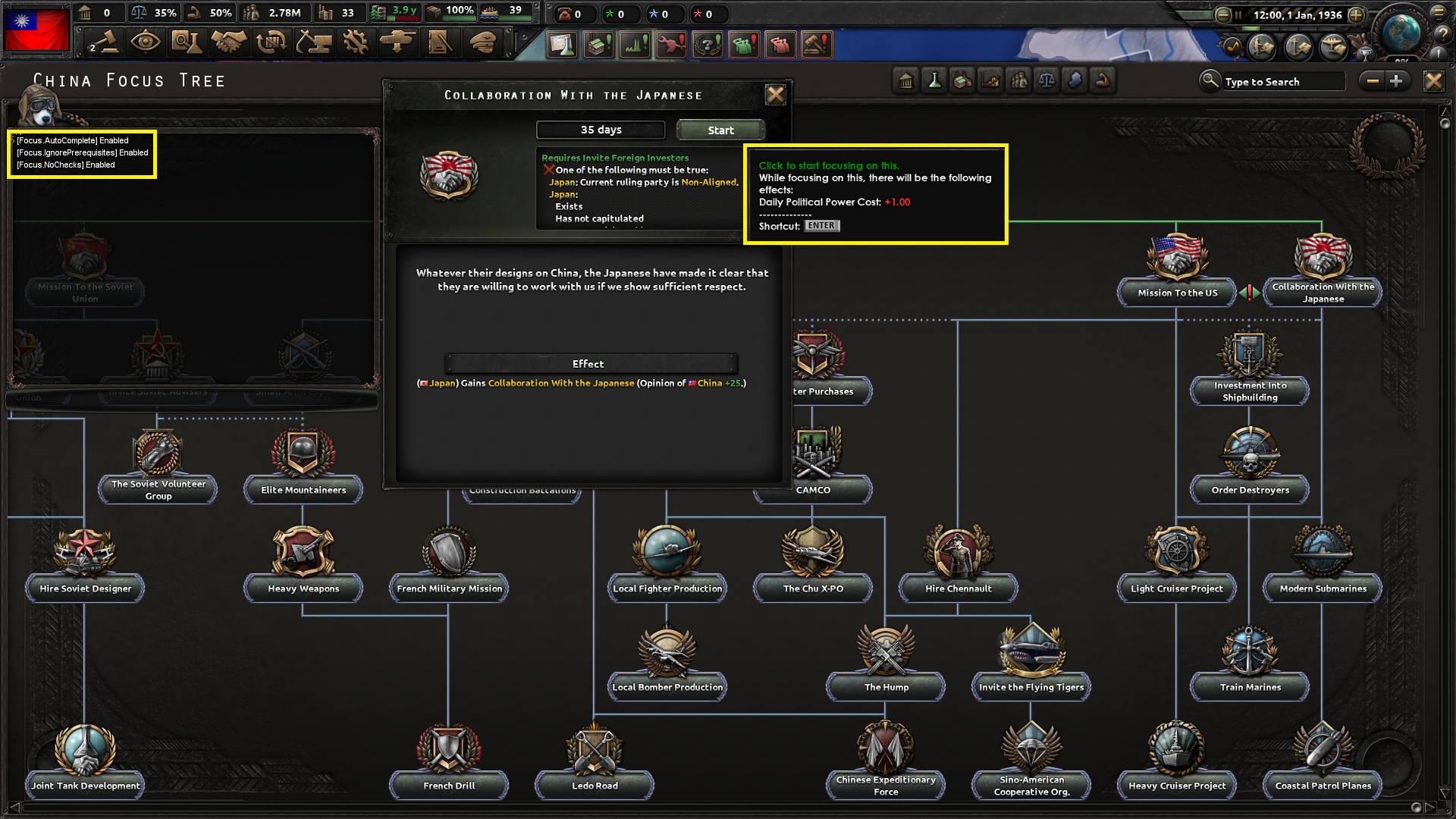1456x819 pixels.
Task: Toggle the industry factory focus filter
Action: tap(962, 80)
